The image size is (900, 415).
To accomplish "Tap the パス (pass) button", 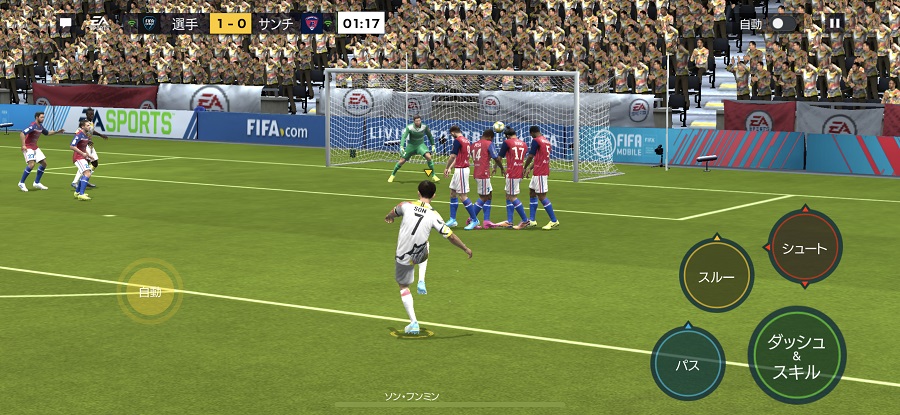I will [688, 363].
